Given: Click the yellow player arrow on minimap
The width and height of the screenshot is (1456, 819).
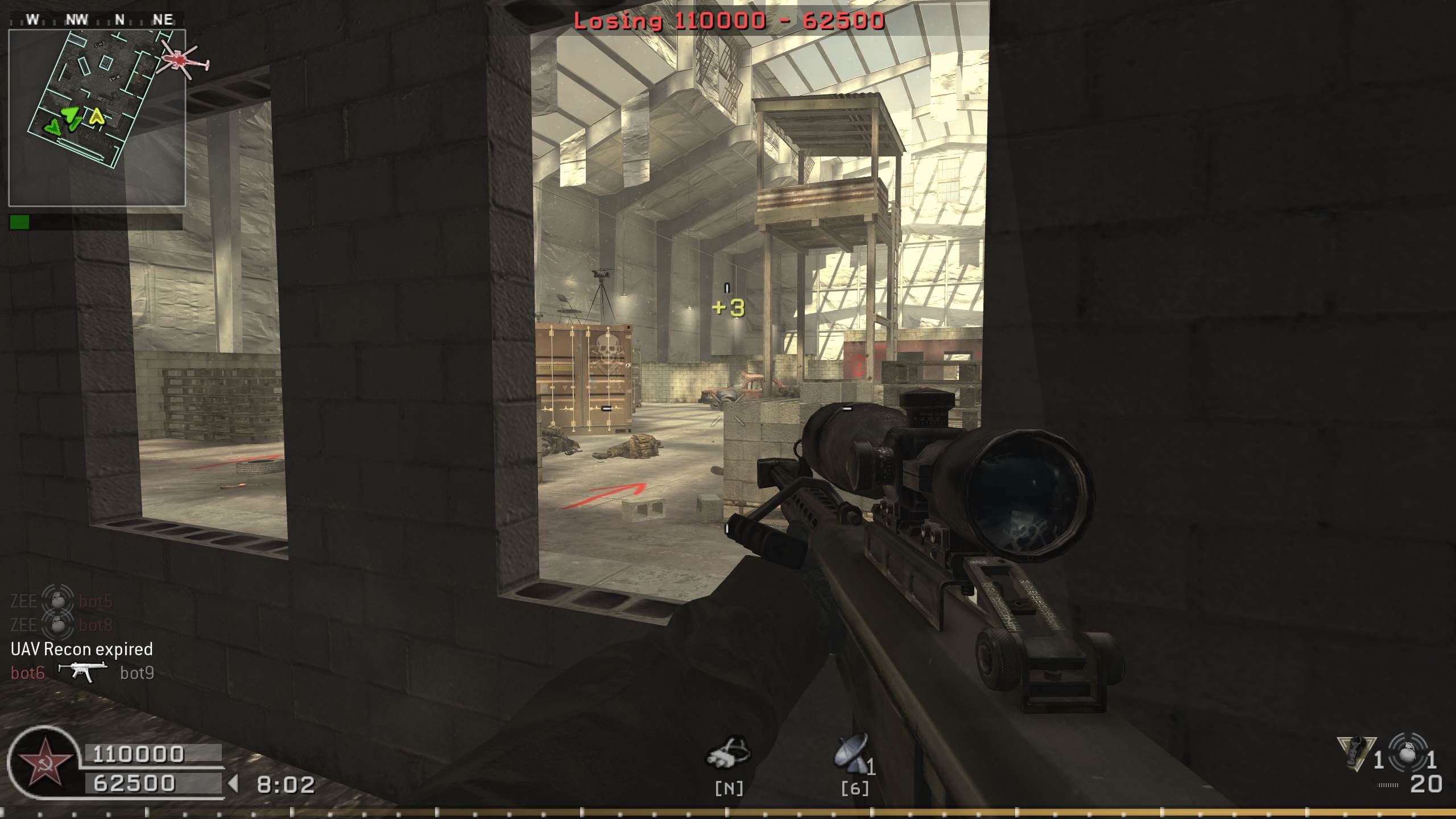Looking at the screenshot, I should click(97, 117).
